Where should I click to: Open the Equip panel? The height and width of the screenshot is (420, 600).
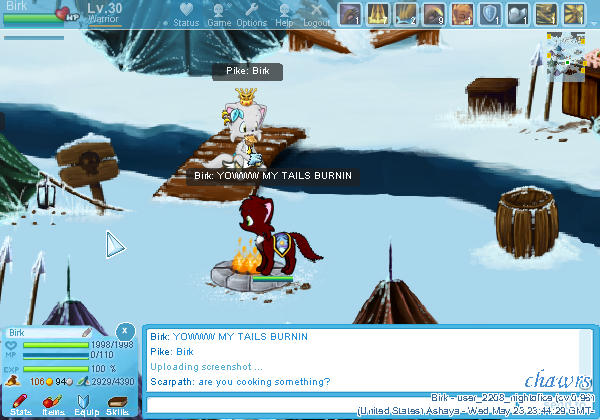coord(85,403)
